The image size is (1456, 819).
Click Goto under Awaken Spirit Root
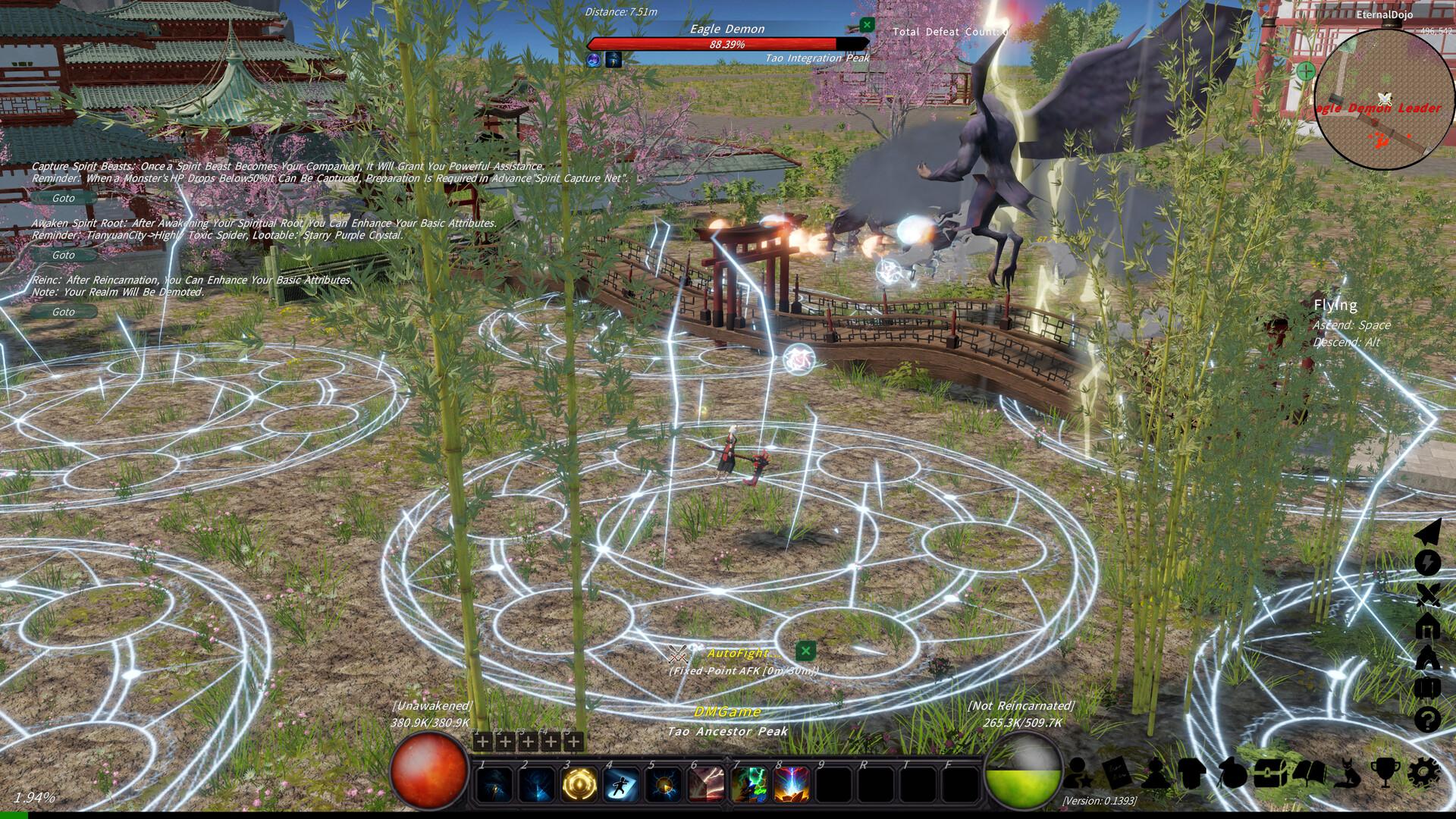[x=64, y=255]
